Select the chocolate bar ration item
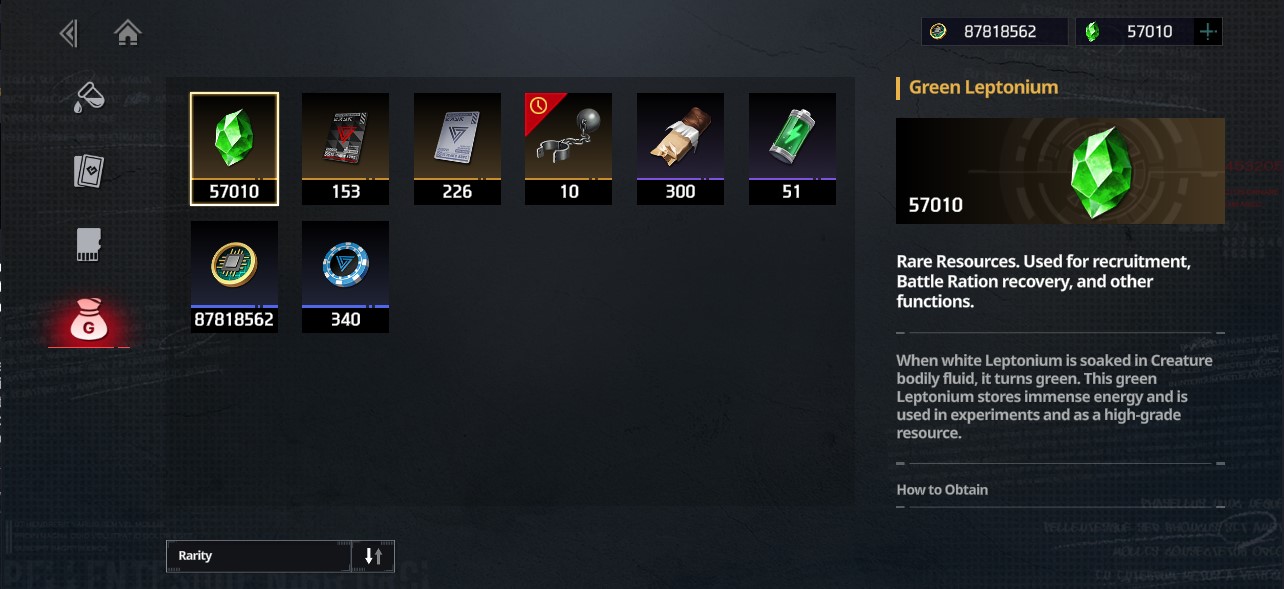 (680, 148)
